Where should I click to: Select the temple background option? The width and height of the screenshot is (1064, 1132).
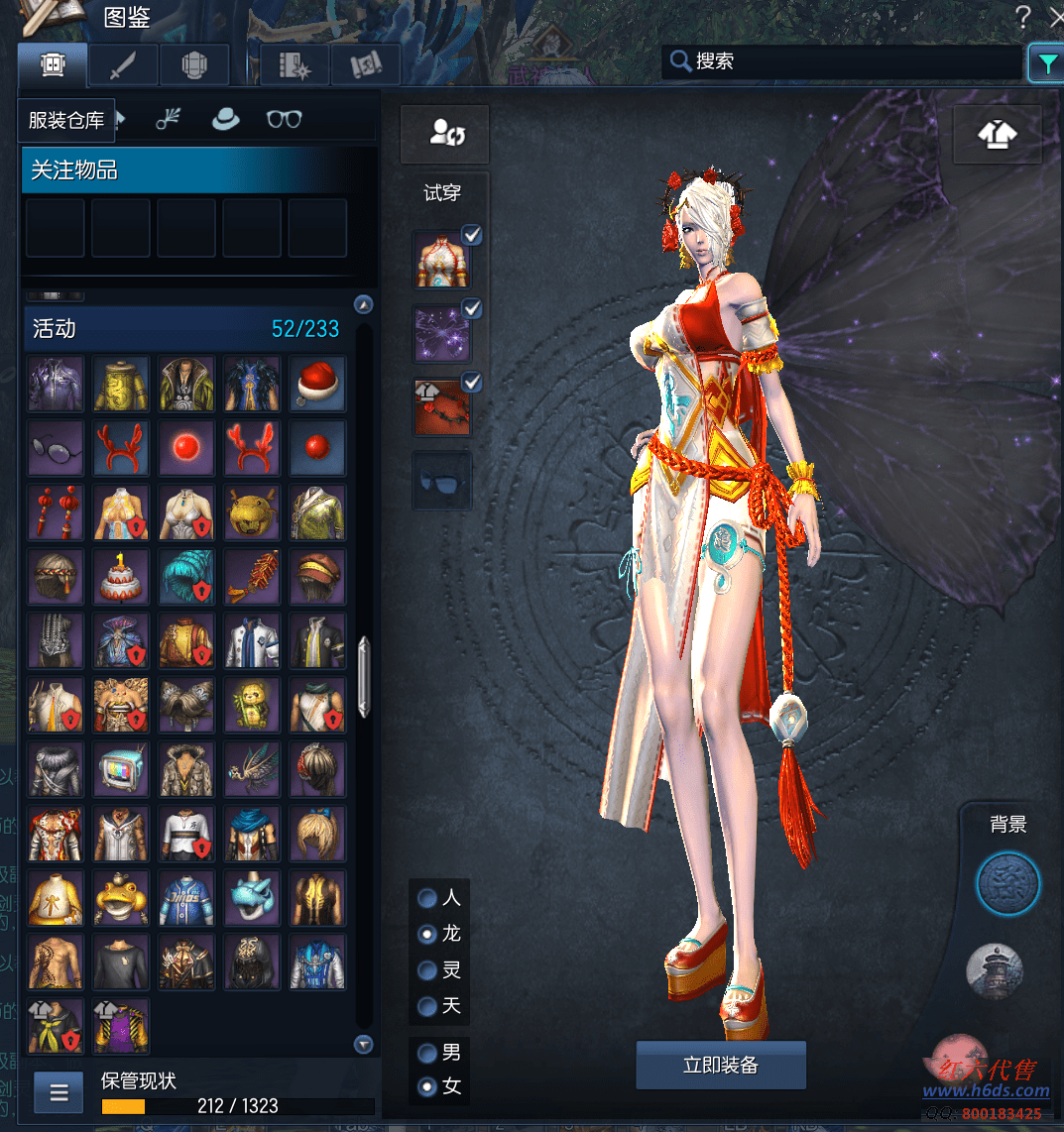click(995, 969)
